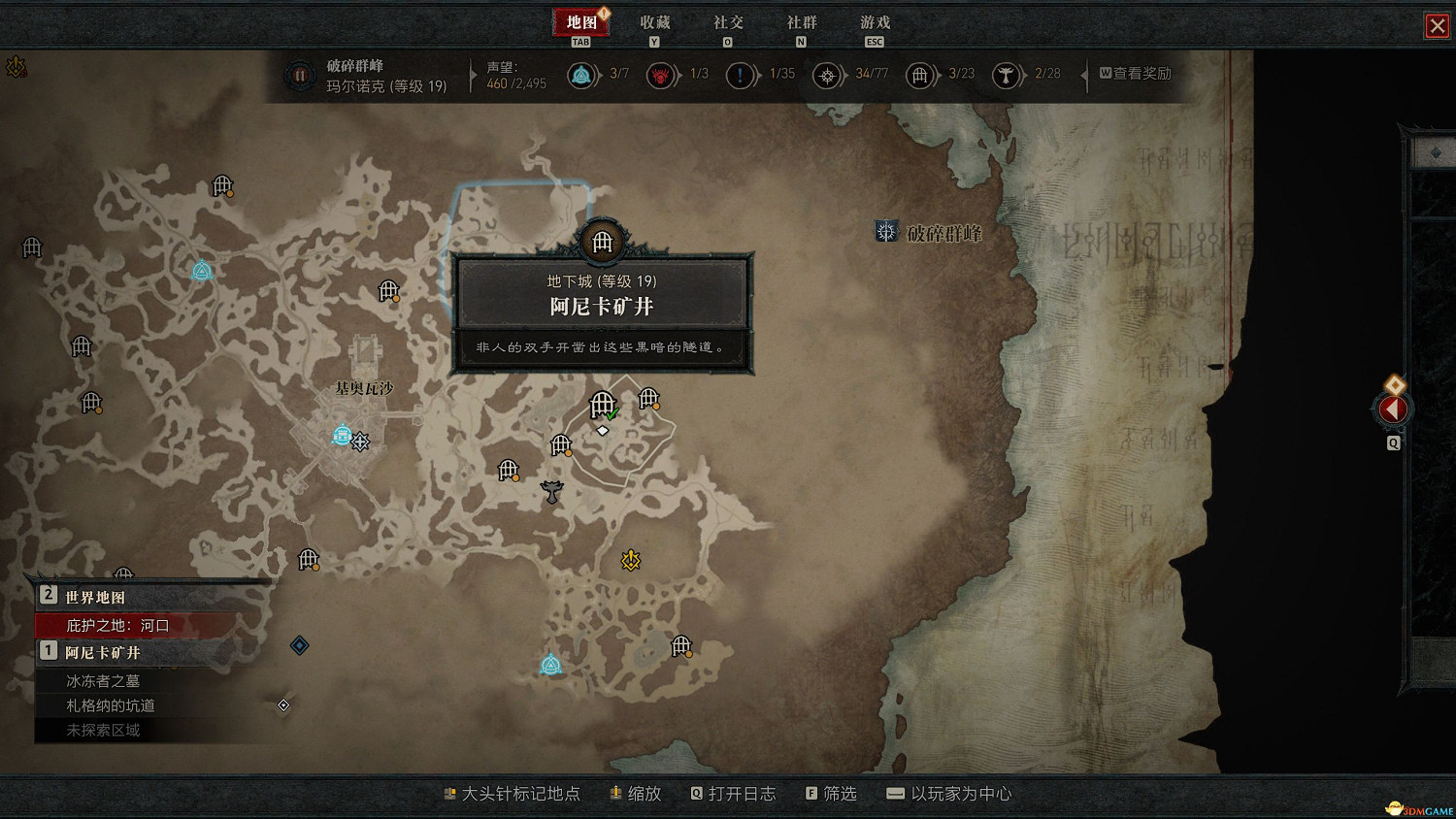Select the blue cellar diamond icon lower left
The width and height of the screenshot is (1456, 819).
point(299,644)
